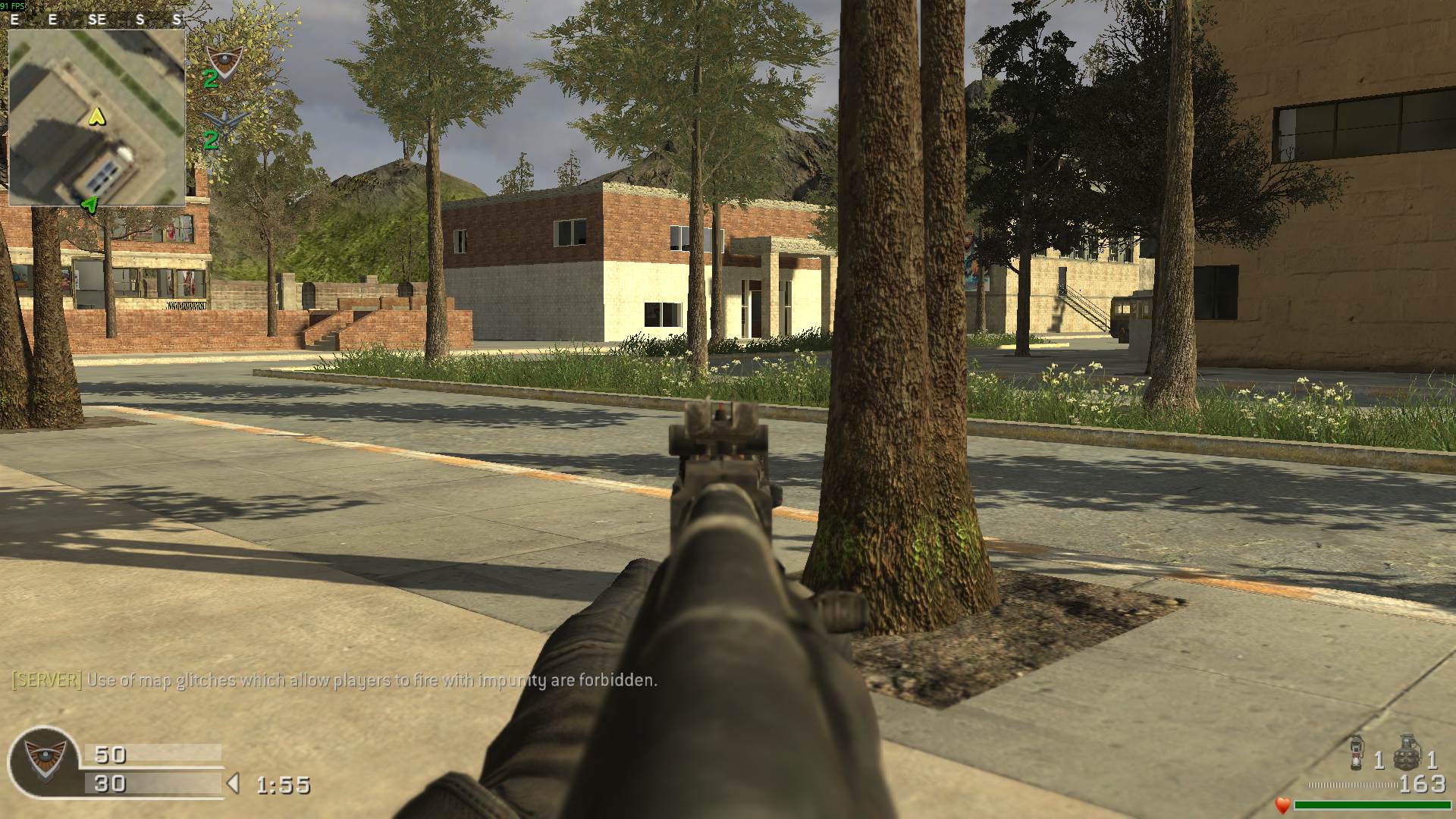This screenshot has width=1456, height=819.
Task: Select the yellow arrow marker on minimap
Action: (x=96, y=117)
